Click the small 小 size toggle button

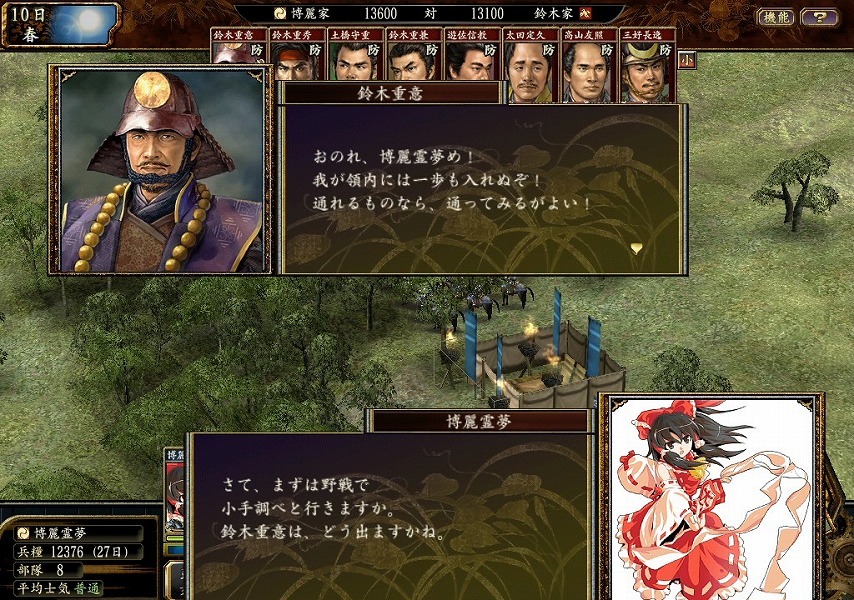coord(686,59)
